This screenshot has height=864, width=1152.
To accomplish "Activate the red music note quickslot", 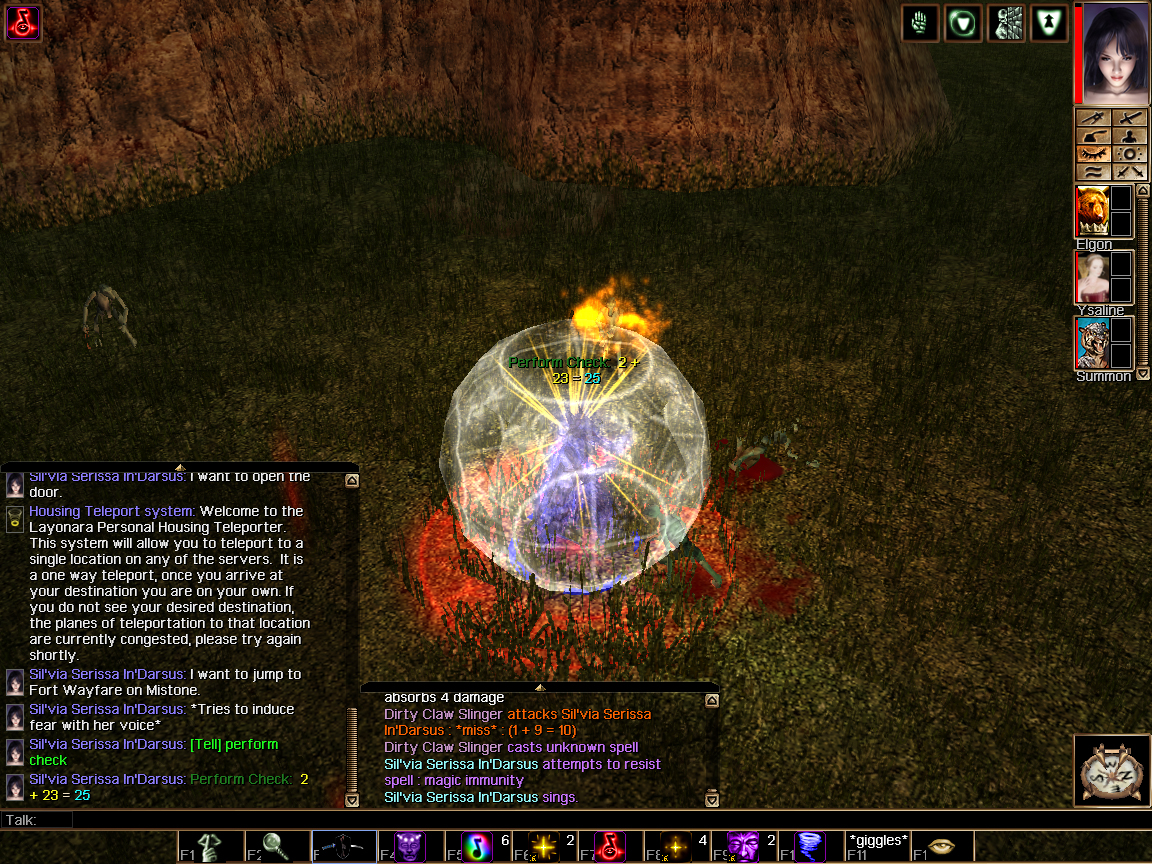I will [610, 847].
